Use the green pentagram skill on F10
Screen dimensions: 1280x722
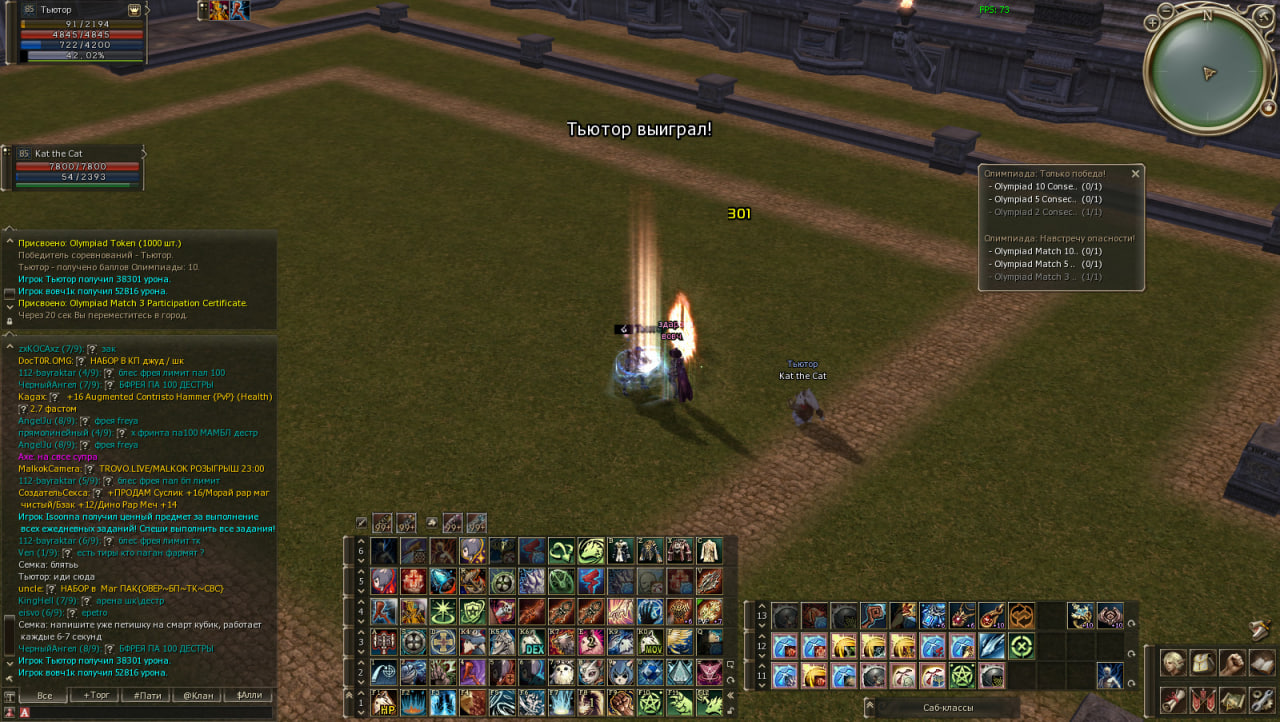click(651, 703)
